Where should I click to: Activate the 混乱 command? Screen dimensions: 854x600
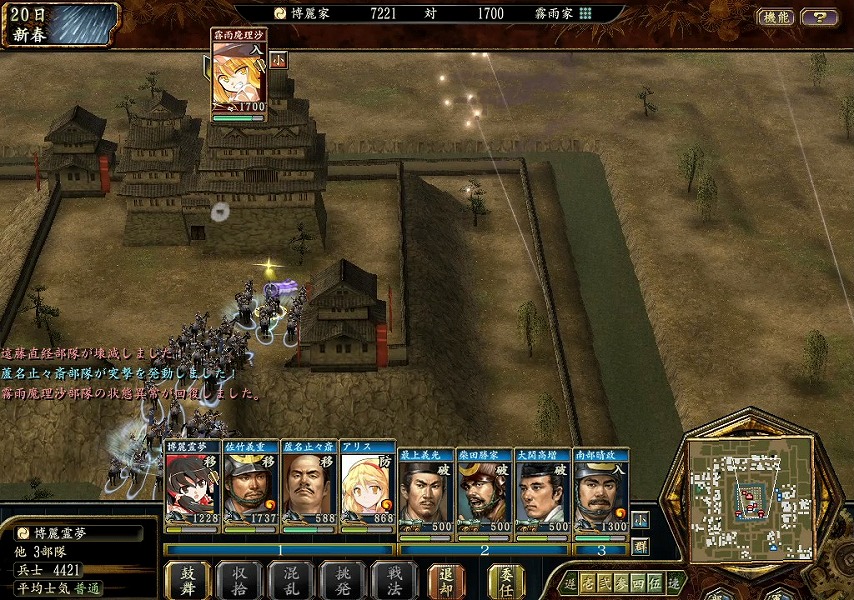(292, 580)
